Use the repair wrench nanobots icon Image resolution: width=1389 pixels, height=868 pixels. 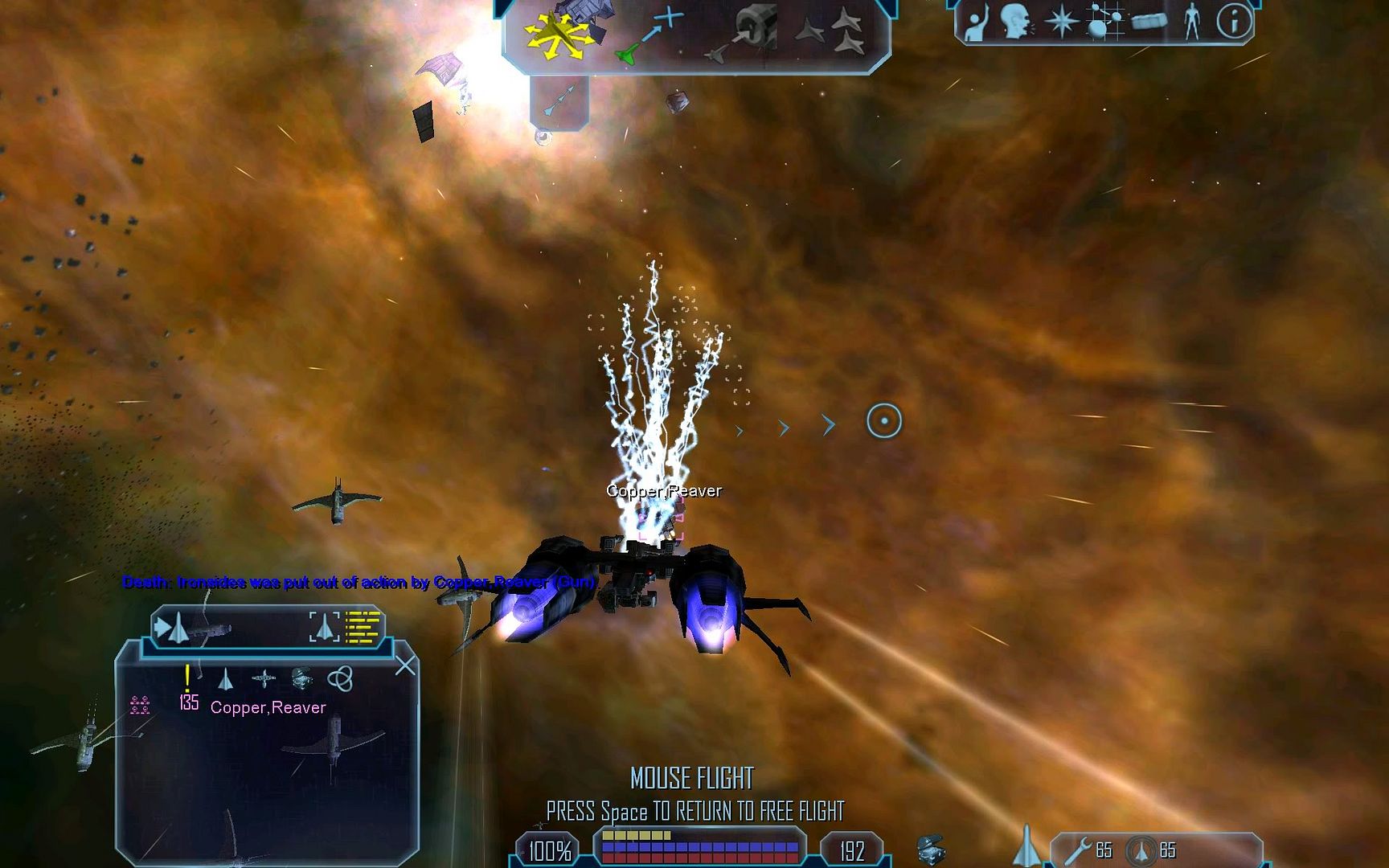[x=1080, y=850]
